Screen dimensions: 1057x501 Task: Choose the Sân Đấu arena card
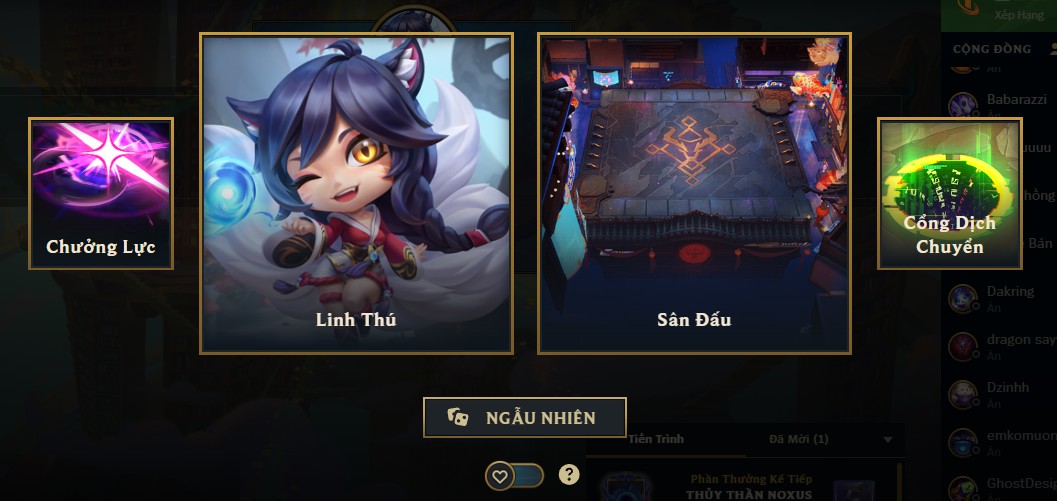point(694,193)
